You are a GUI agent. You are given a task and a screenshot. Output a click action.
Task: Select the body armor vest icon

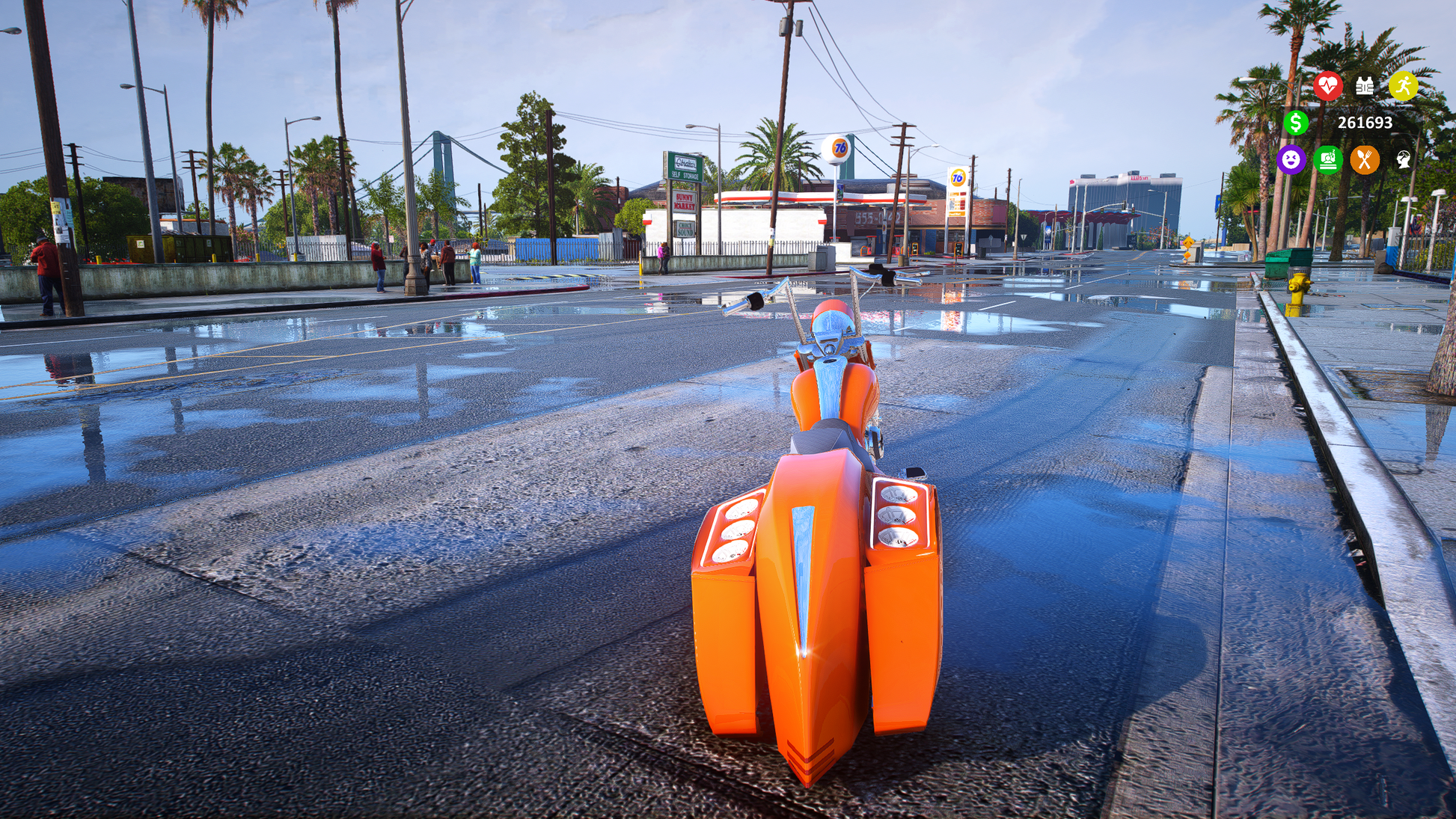(1365, 86)
